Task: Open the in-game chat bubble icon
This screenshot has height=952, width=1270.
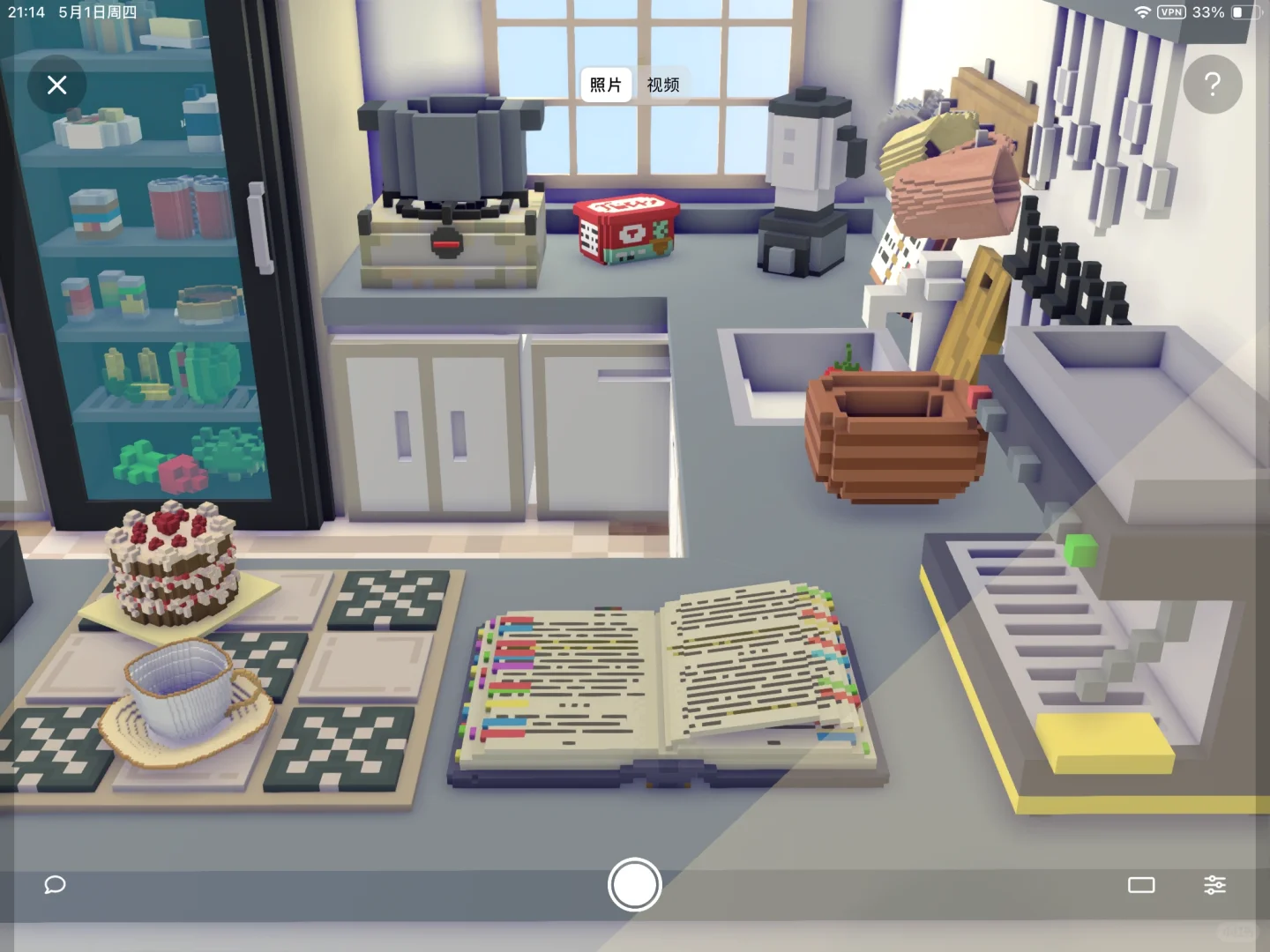Action: pos(55,885)
